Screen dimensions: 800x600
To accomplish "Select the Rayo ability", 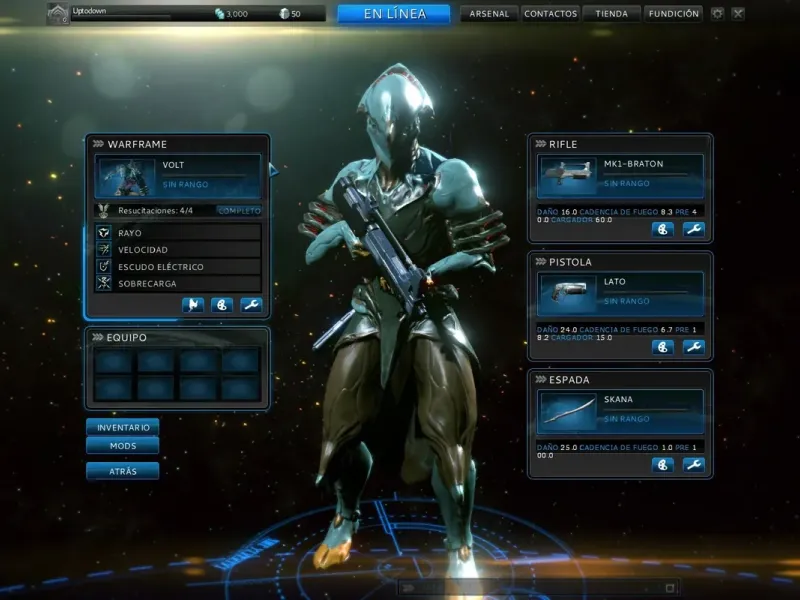I will 178,232.
